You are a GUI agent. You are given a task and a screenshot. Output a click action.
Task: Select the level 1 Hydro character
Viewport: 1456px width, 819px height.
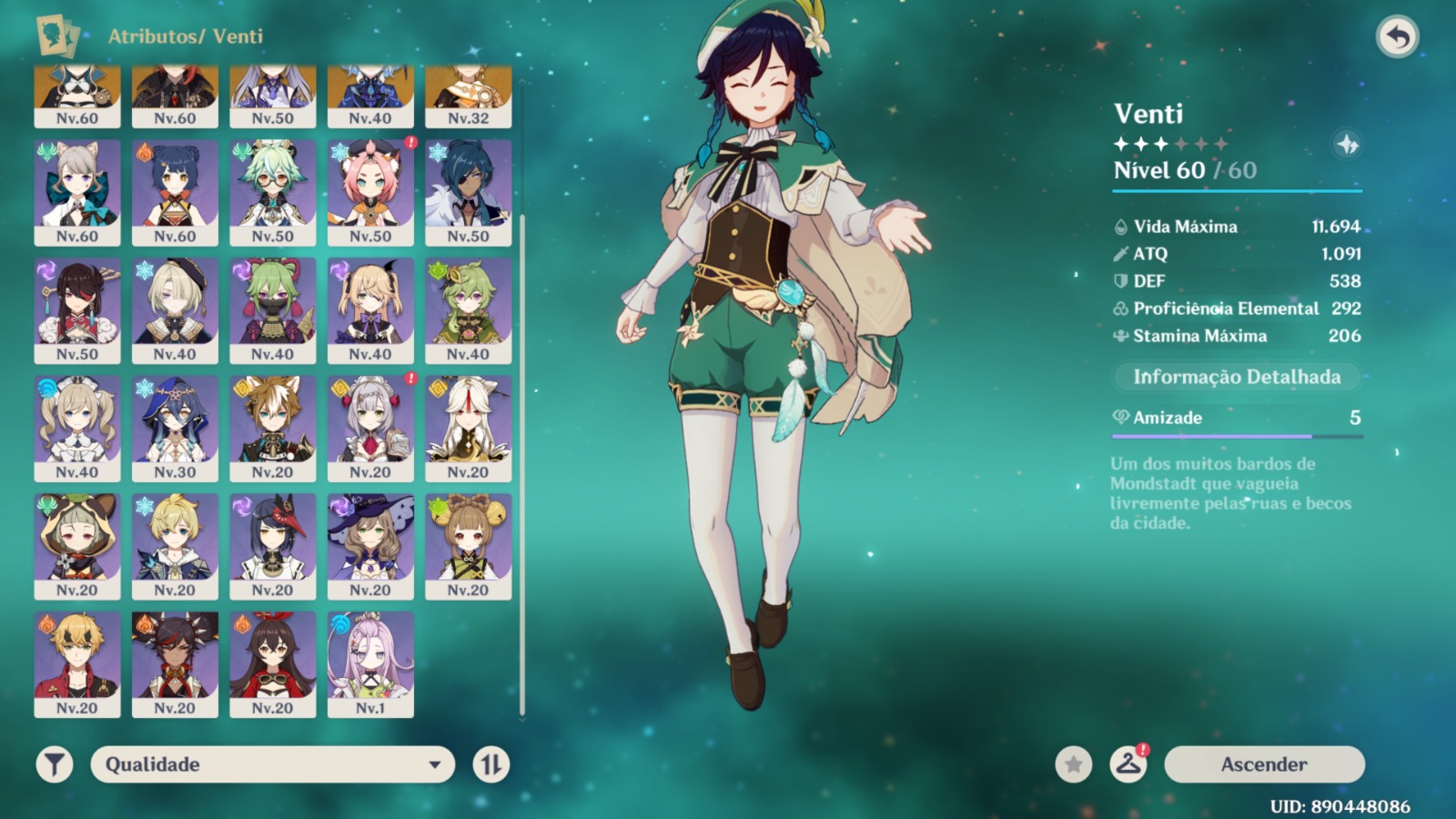point(370,664)
